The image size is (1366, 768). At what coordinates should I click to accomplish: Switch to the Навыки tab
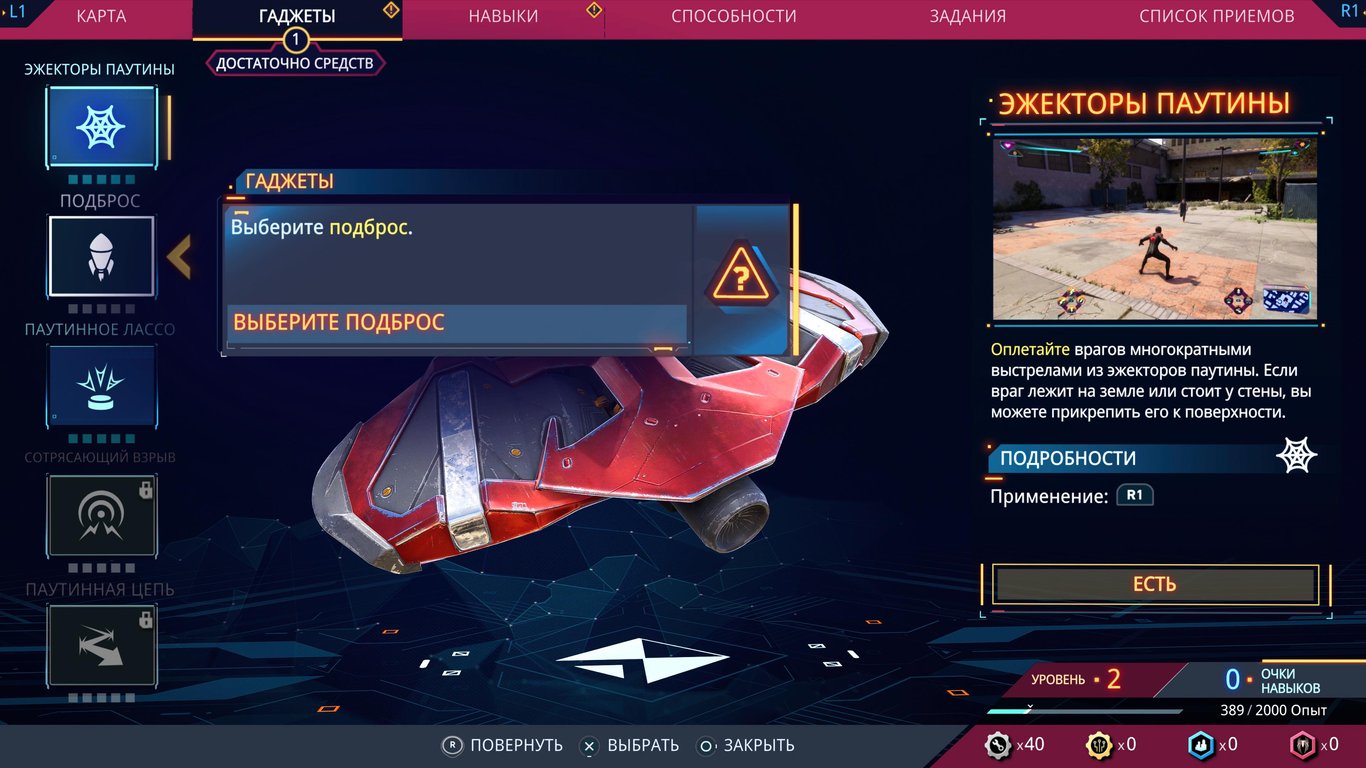point(503,16)
